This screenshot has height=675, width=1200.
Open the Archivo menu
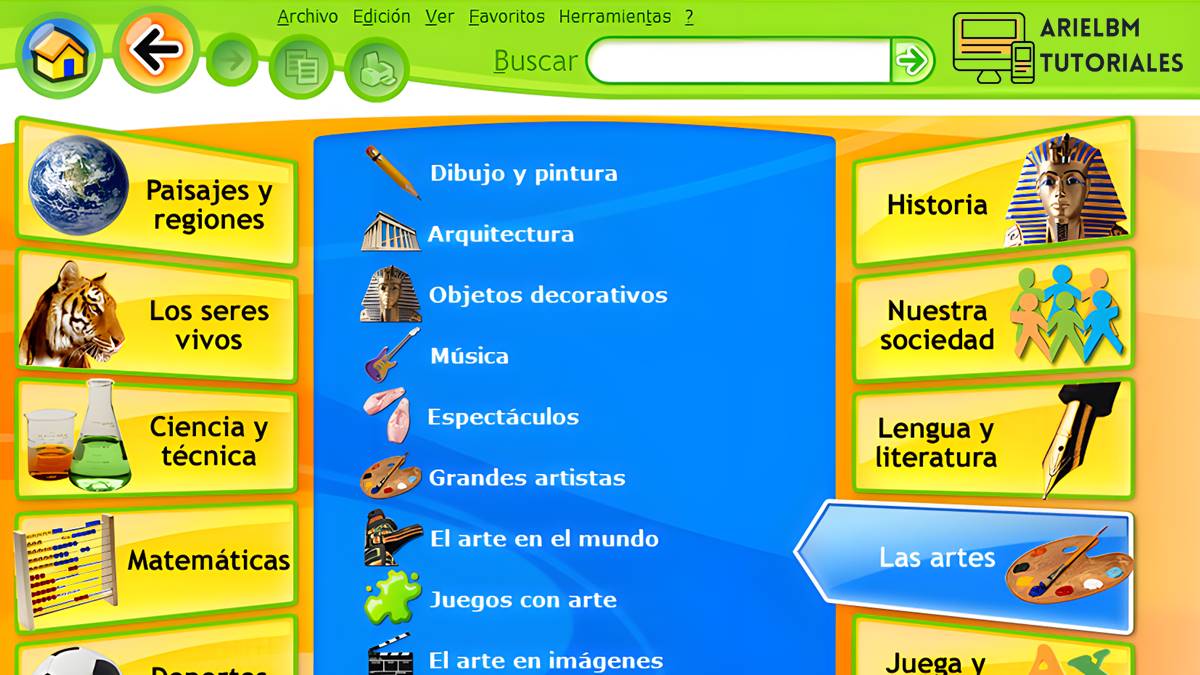[307, 17]
